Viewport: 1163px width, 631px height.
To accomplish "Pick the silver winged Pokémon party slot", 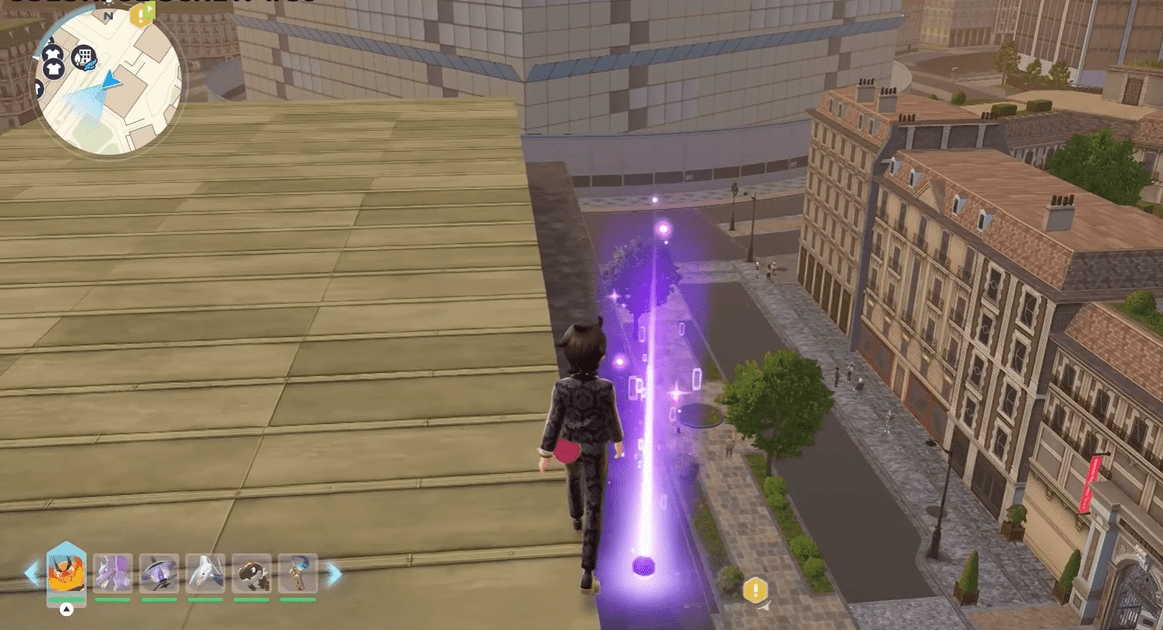I will click(x=205, y=573).
